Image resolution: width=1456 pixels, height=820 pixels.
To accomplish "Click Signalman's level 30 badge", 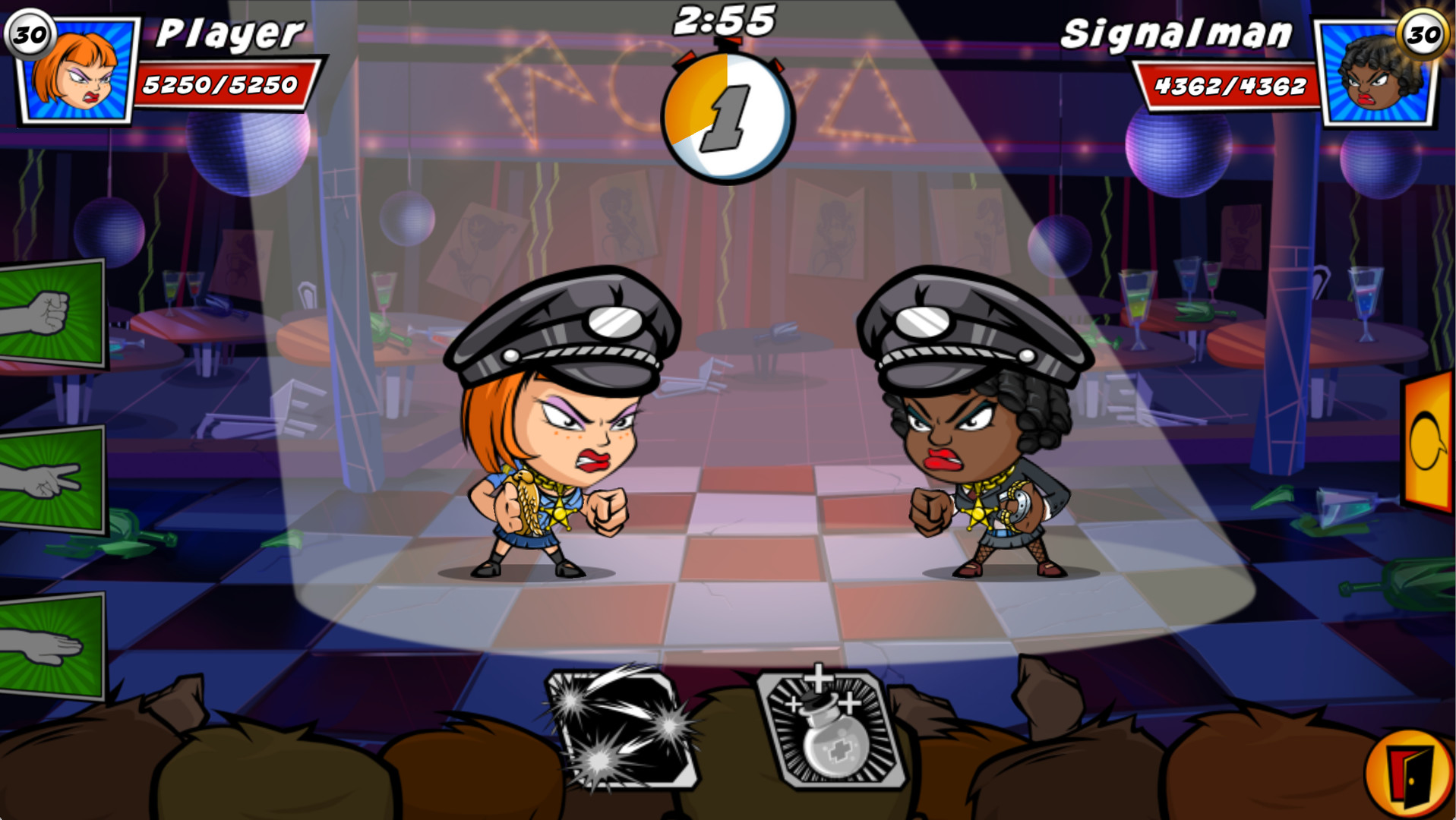I will 1423,32.
